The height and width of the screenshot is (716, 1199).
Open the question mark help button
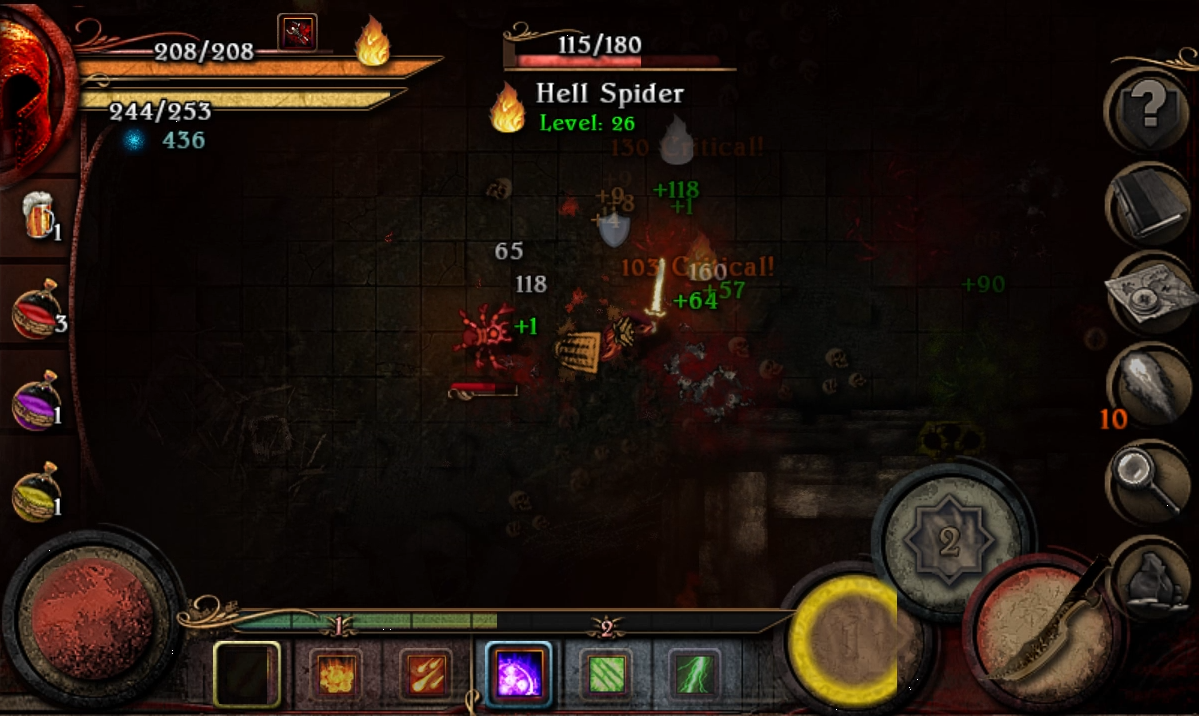pyautogui.click(x=1147, y=108)
